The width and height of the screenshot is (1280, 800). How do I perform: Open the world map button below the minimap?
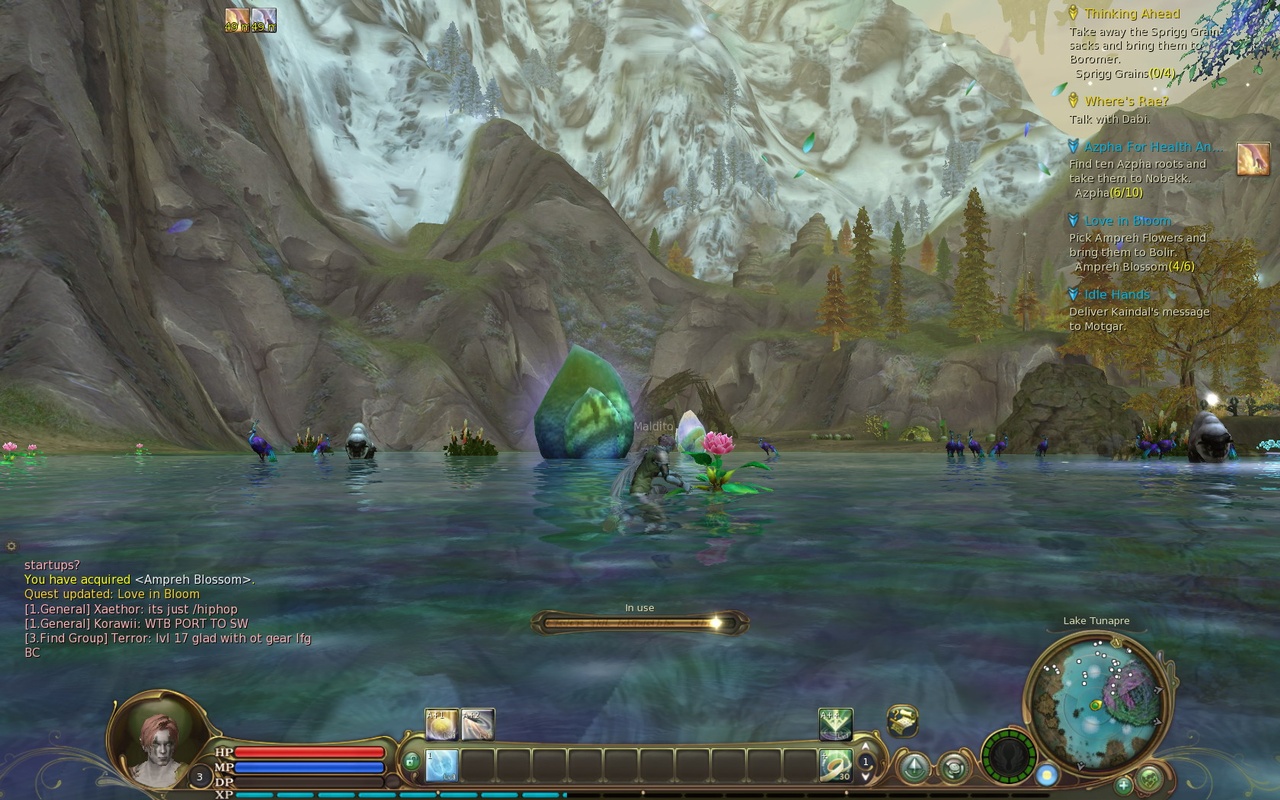coord(1149,779)
